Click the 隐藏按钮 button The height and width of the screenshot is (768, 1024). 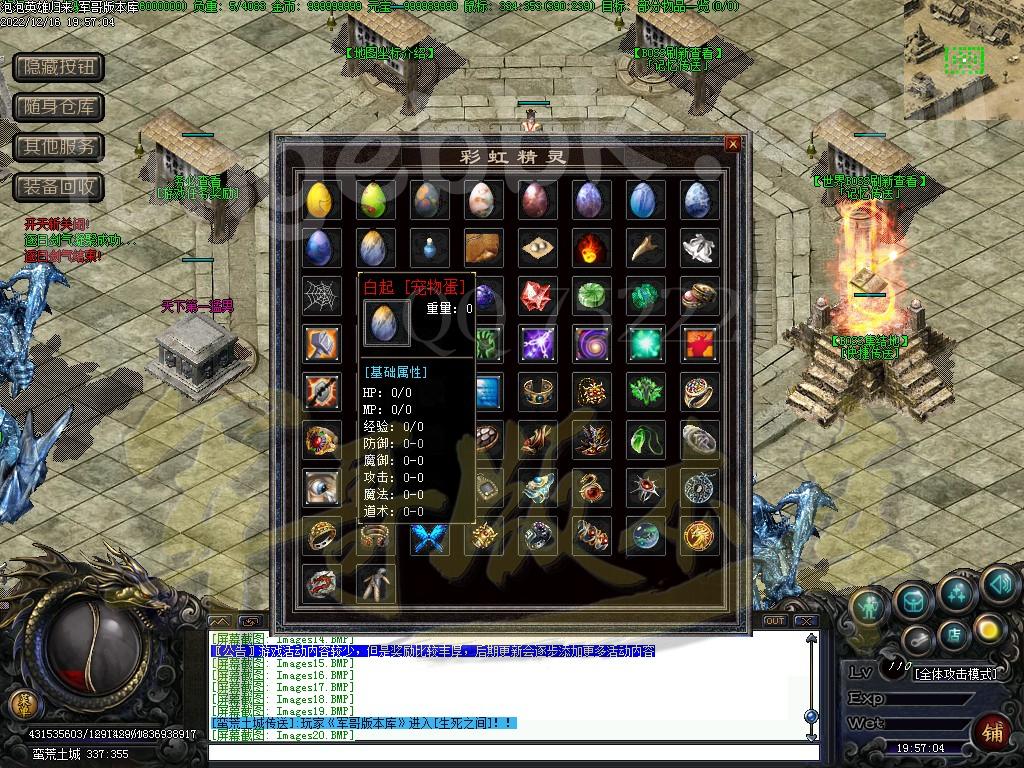(59, 67)
